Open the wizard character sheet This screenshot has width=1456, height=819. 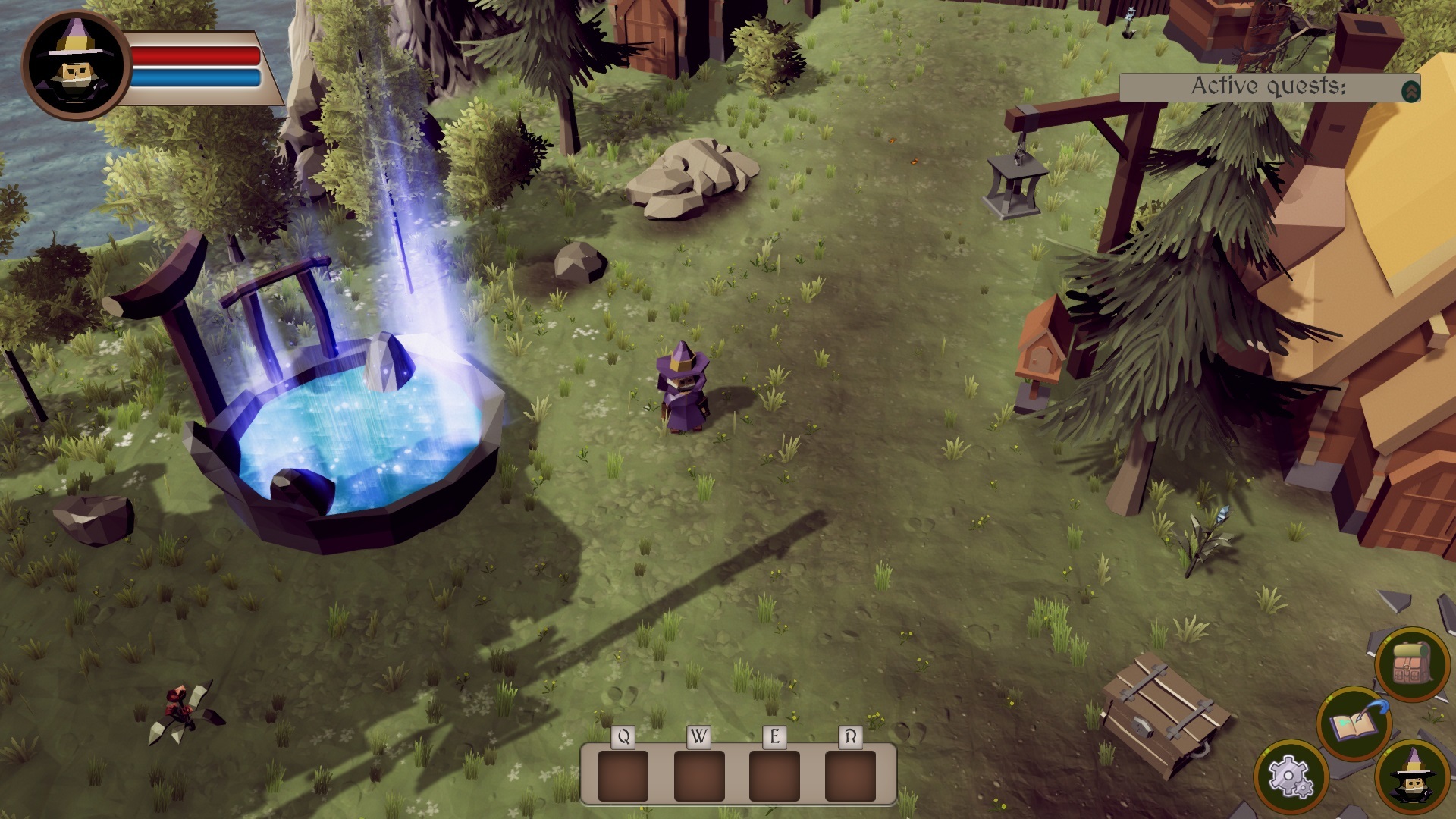coord(1412,778)
